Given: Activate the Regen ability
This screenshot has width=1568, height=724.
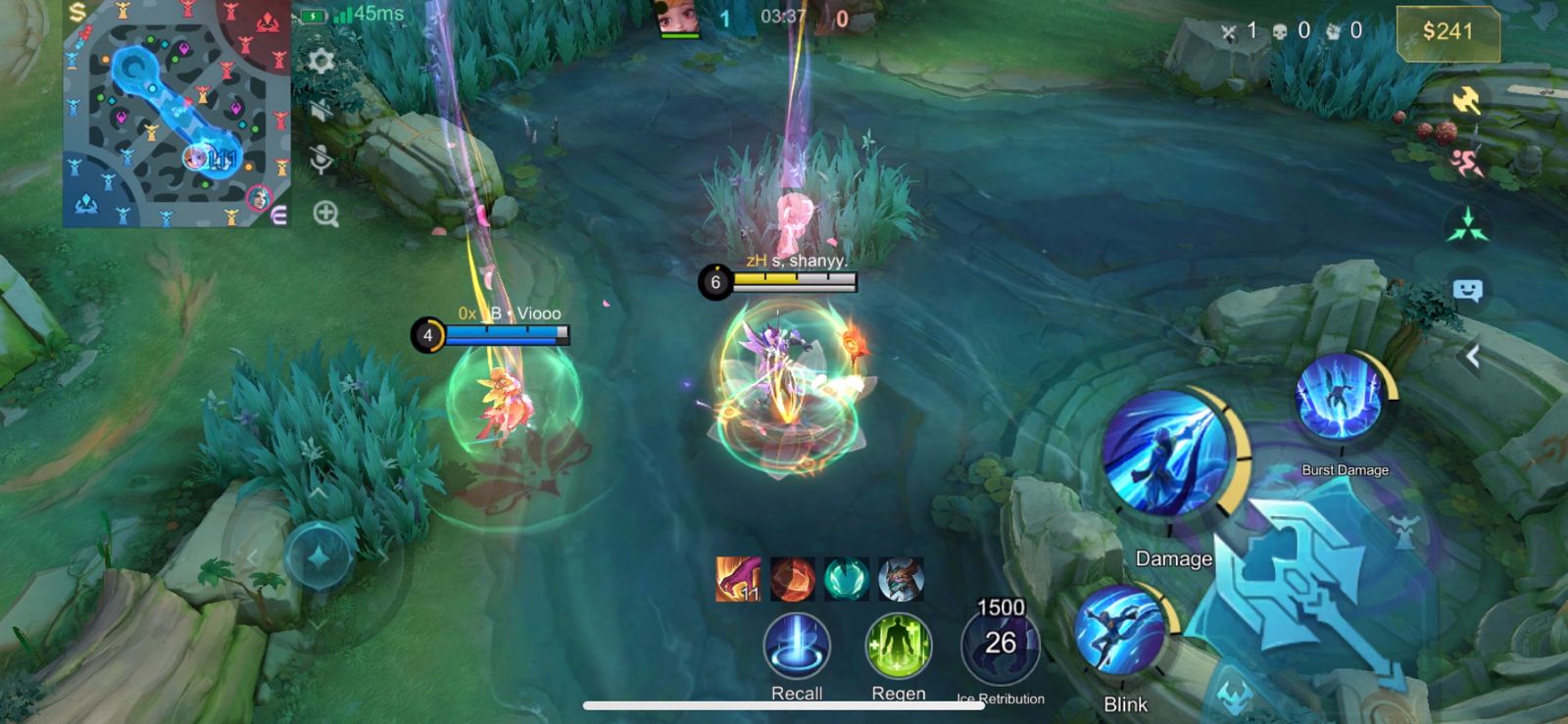Looking at the screenshot, I should point(898,647).
